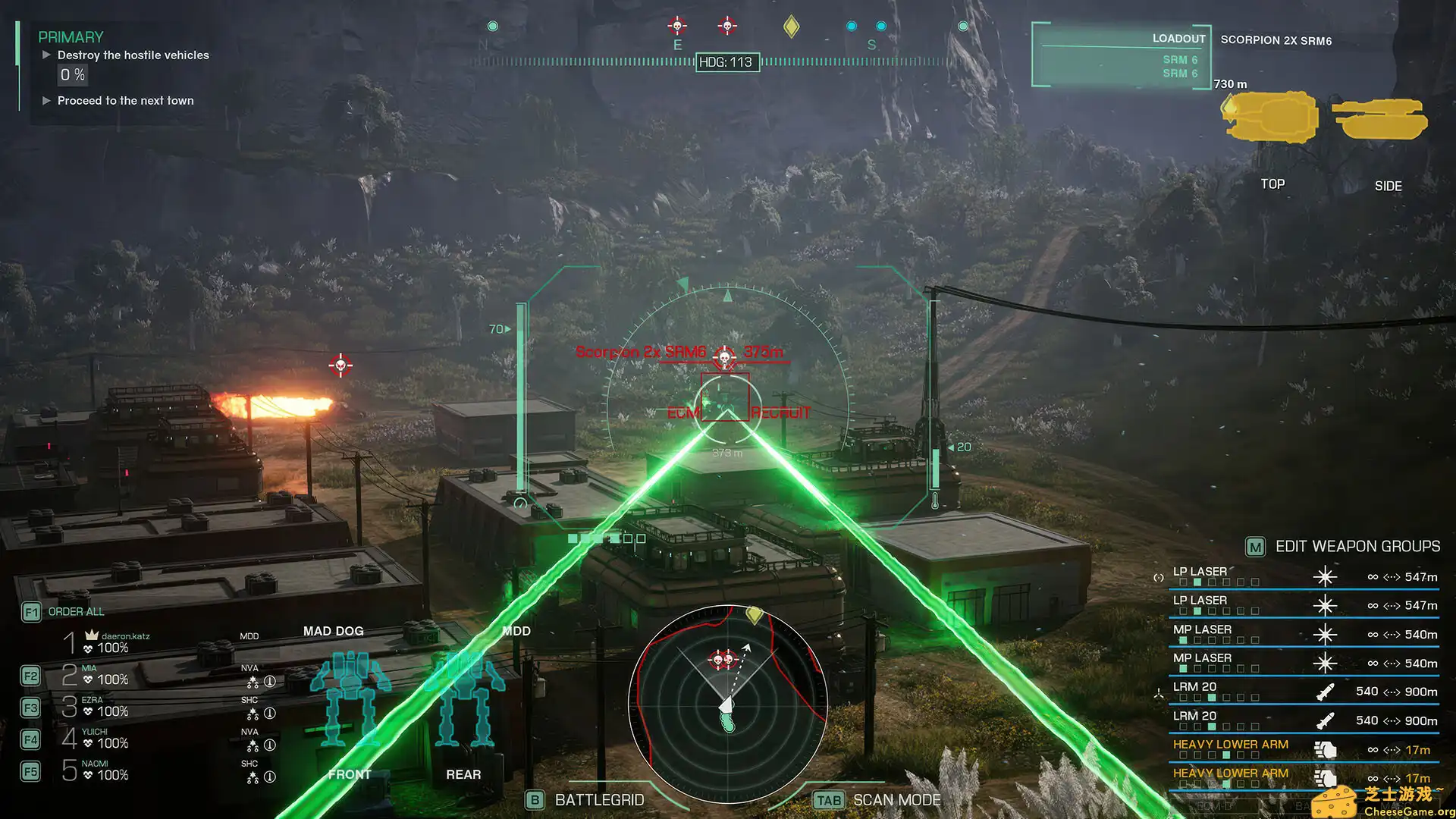Image resolution: width=1456 pixels, height=819 pixels.
Task: Click the LP LASER beam icon
Action: click(x=1325, y=576)
